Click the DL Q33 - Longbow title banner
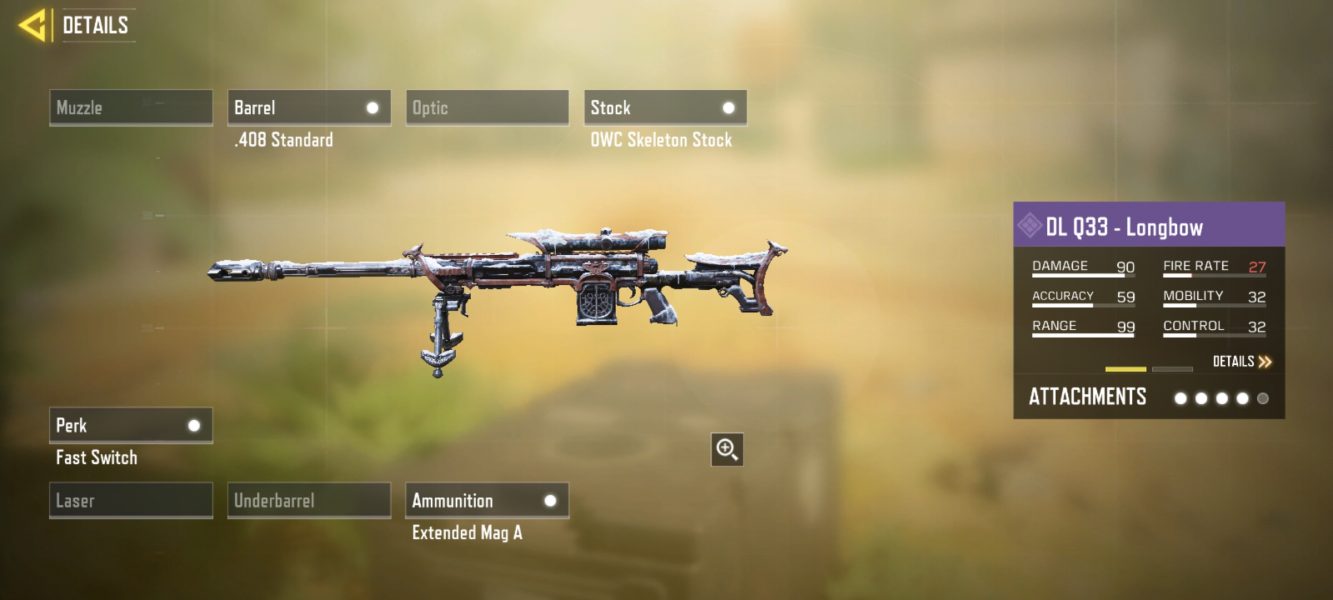This screenshot has width=1333, height=600. [1149, 226]
